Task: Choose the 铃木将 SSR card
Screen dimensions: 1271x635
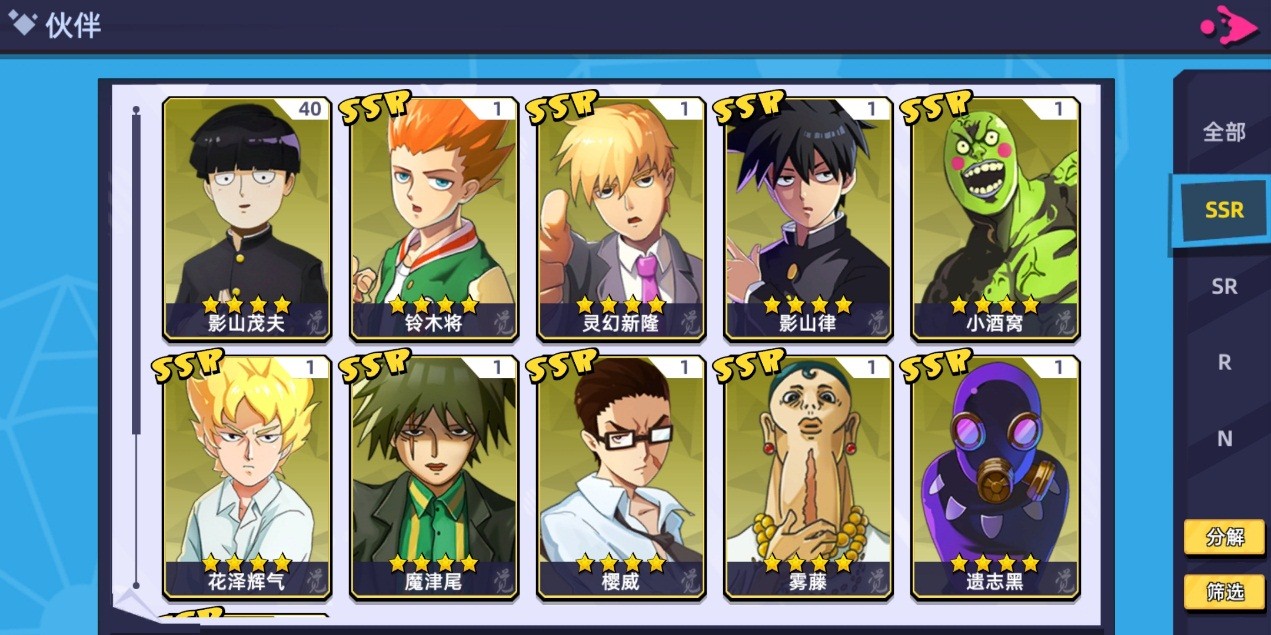Action: [x=434, y=218]
